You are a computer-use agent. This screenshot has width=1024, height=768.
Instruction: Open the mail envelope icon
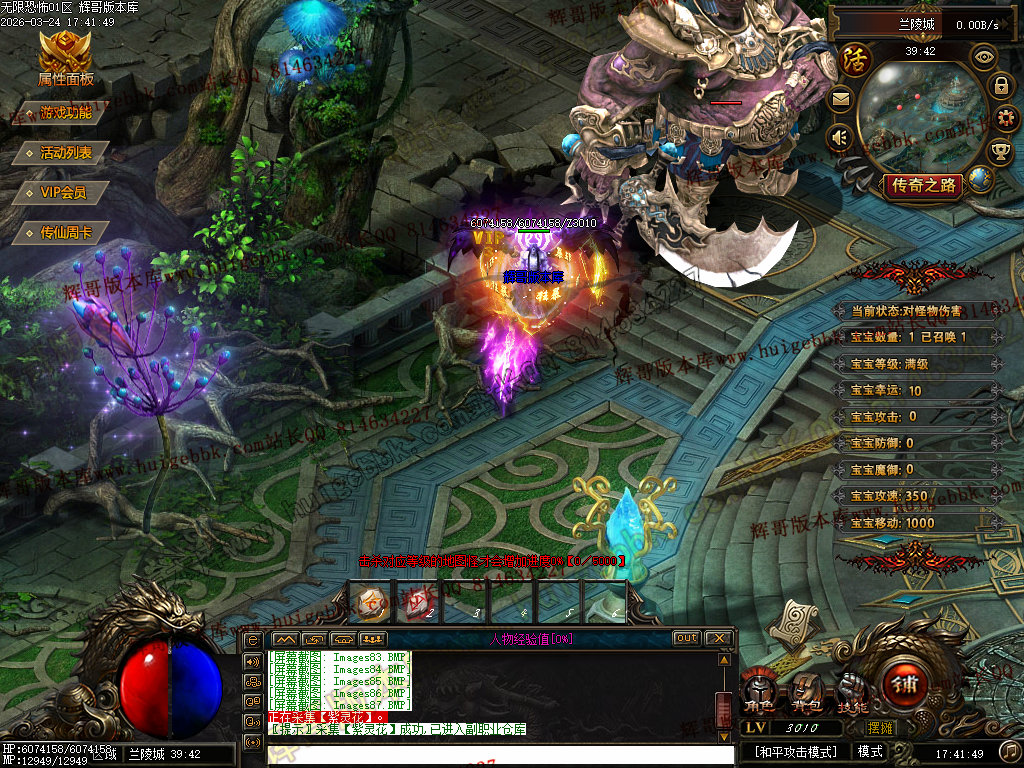840,99
